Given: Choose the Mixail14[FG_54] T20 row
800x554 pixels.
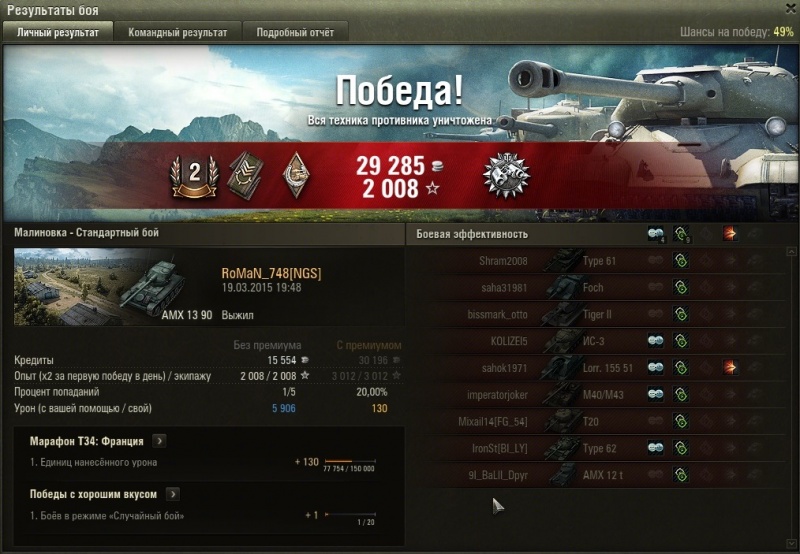Looking at the screenshot, I should (600, 421).
